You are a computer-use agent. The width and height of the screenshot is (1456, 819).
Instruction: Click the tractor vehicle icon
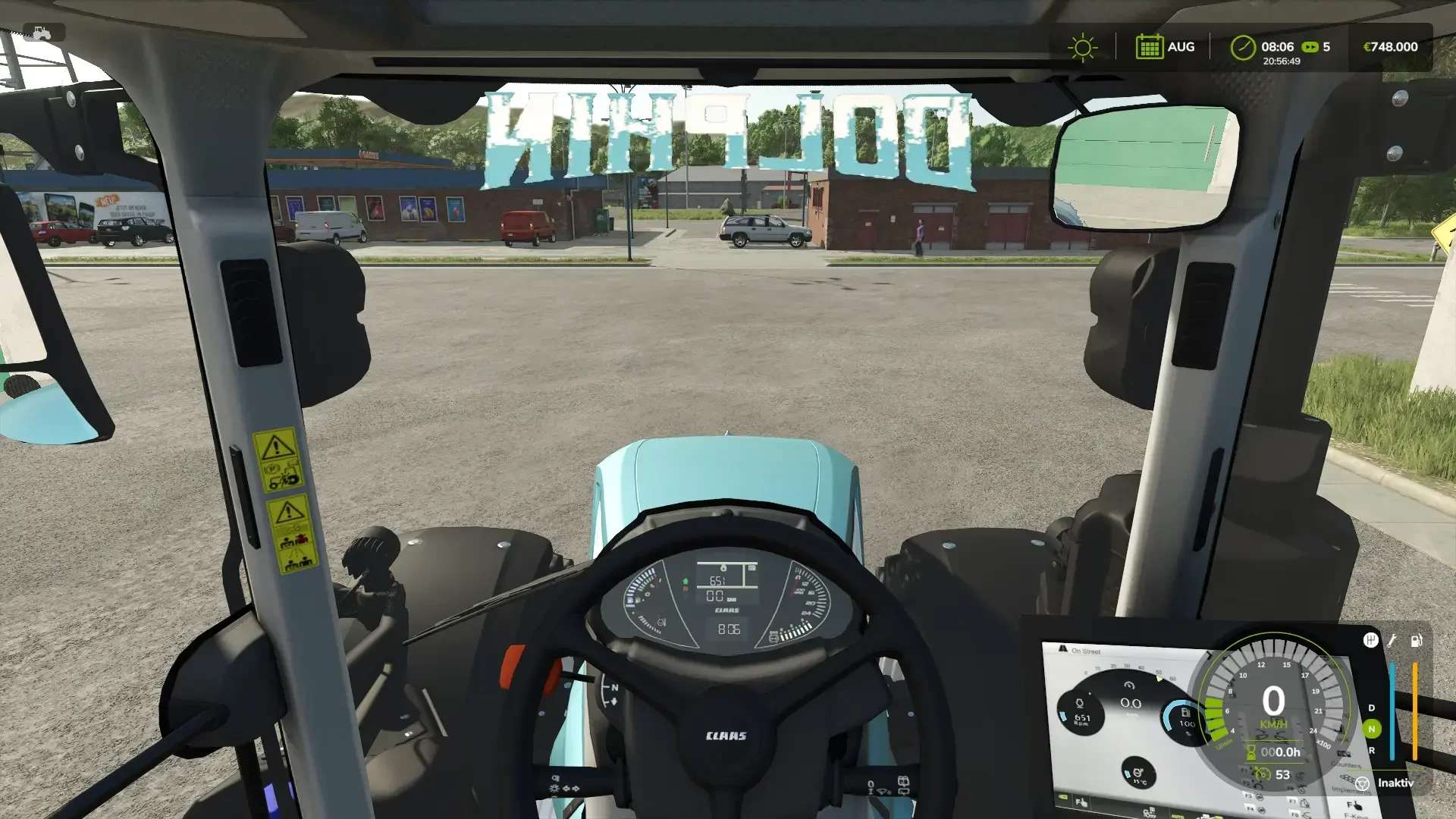pos(42,33)
